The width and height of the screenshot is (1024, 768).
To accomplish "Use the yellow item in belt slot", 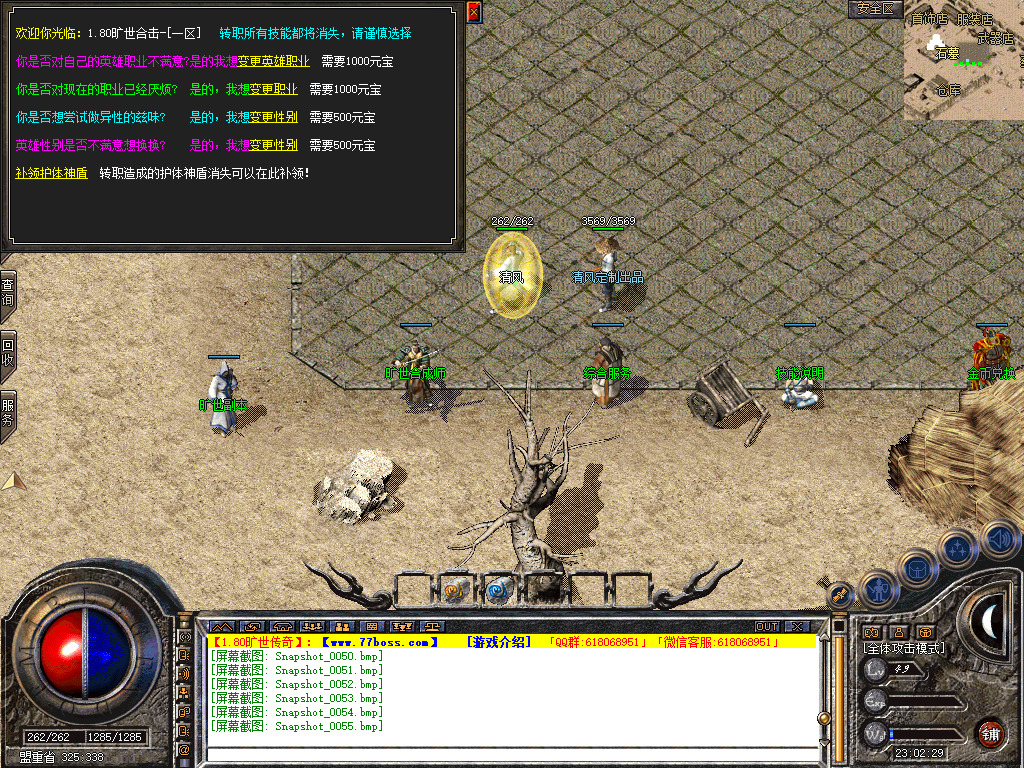I will tap(455, 591).
